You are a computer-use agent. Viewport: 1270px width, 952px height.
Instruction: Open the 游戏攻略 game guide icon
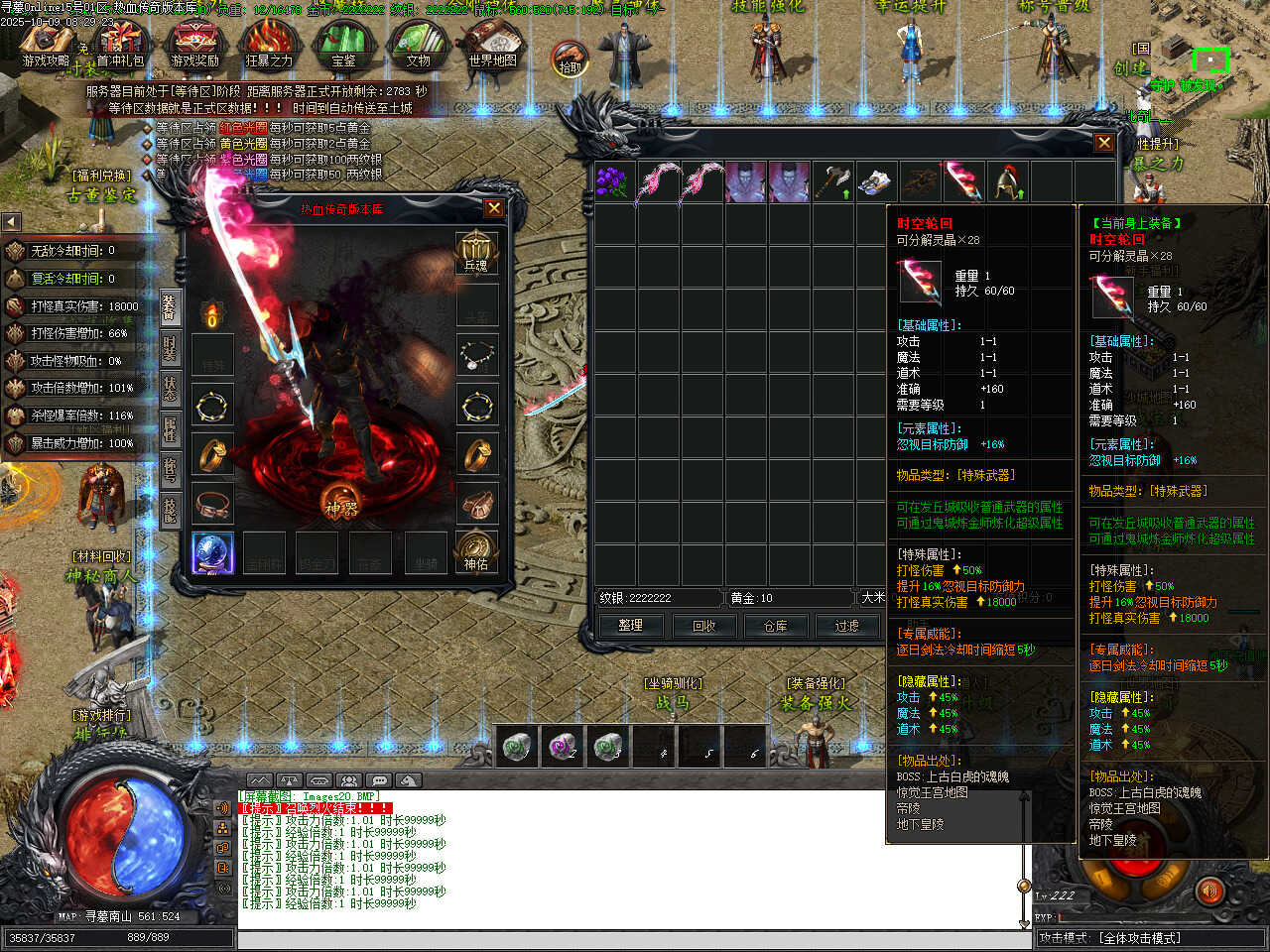46,43
